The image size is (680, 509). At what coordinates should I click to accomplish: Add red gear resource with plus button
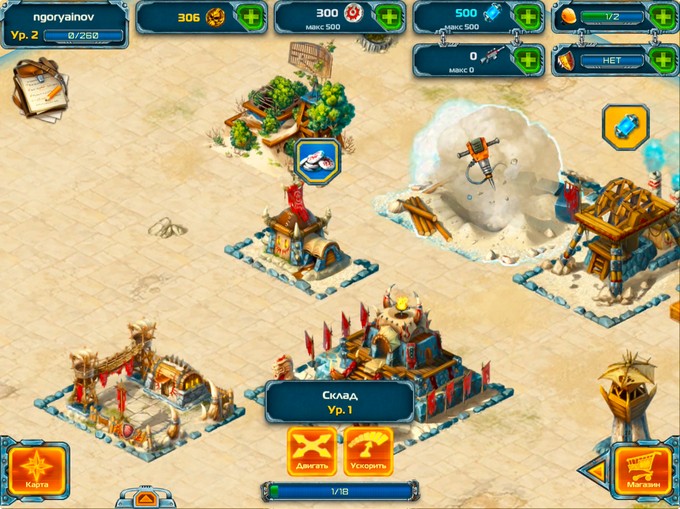389,18
